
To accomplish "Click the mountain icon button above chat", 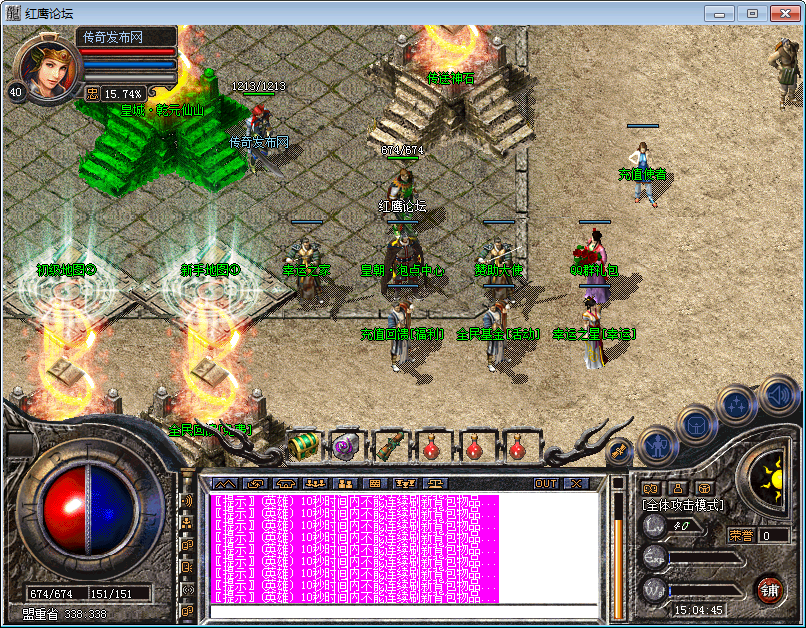I will click(x=224, y=484).
